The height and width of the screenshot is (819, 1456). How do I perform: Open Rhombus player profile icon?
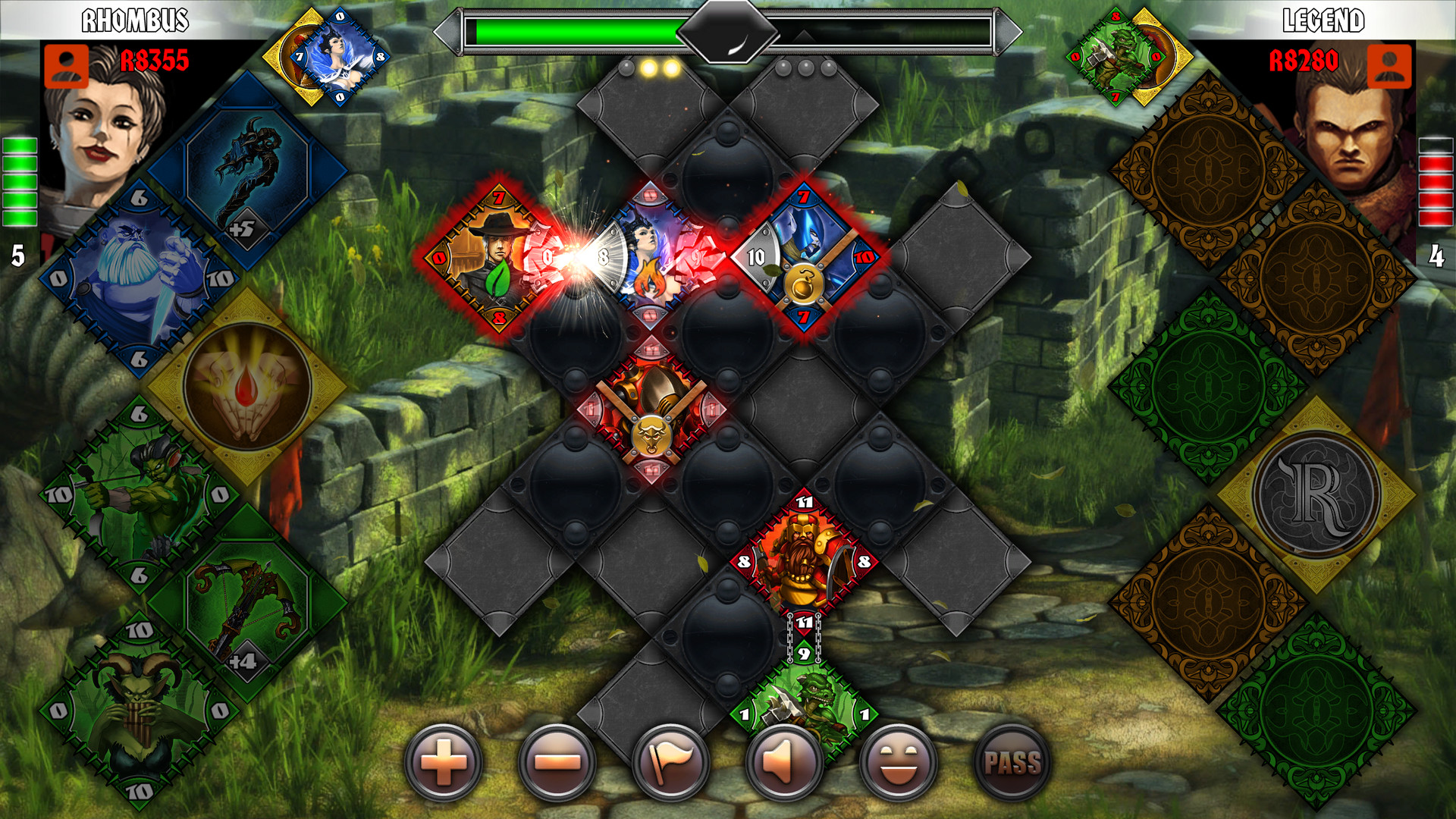pyautogui.click(x=66, y=66)
